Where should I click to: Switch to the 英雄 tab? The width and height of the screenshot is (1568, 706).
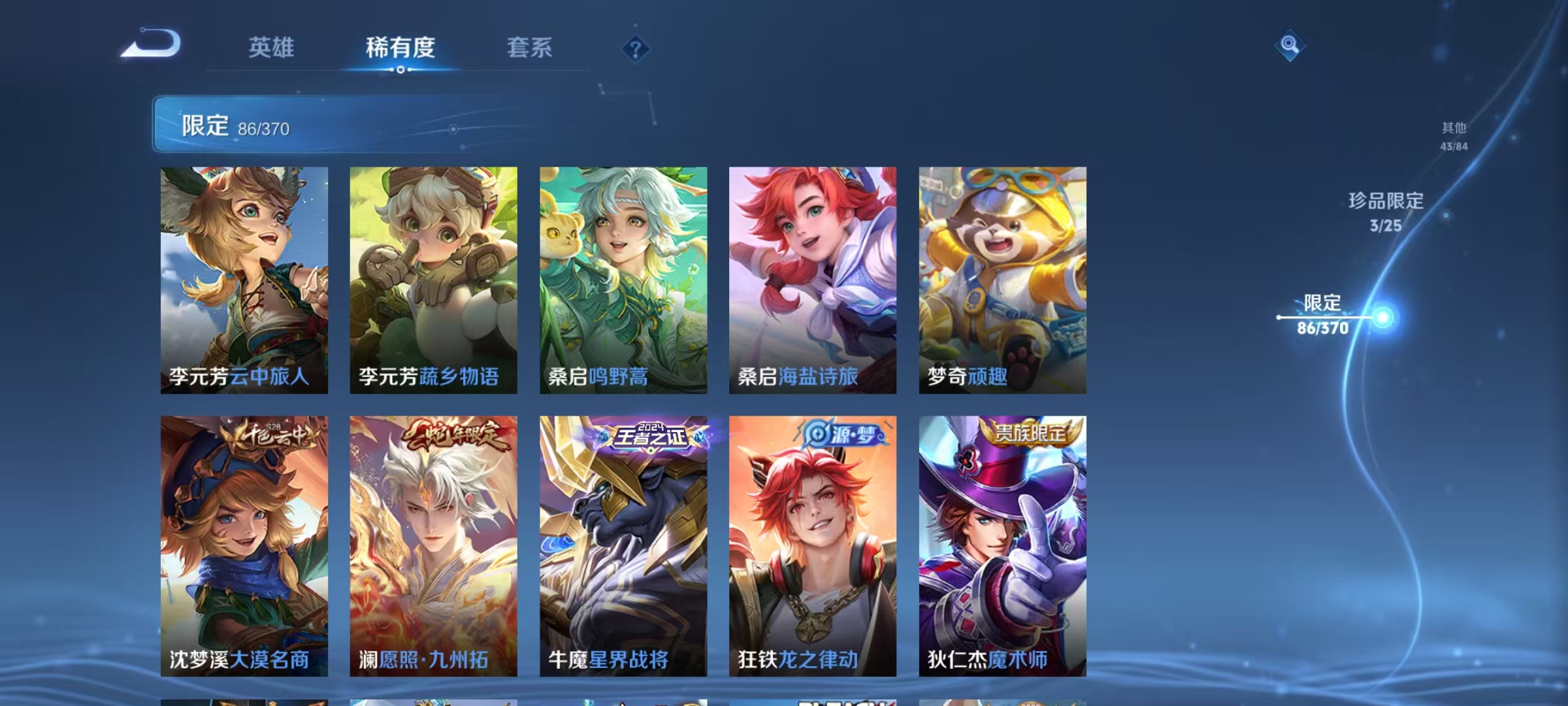(x=271, y=48)
